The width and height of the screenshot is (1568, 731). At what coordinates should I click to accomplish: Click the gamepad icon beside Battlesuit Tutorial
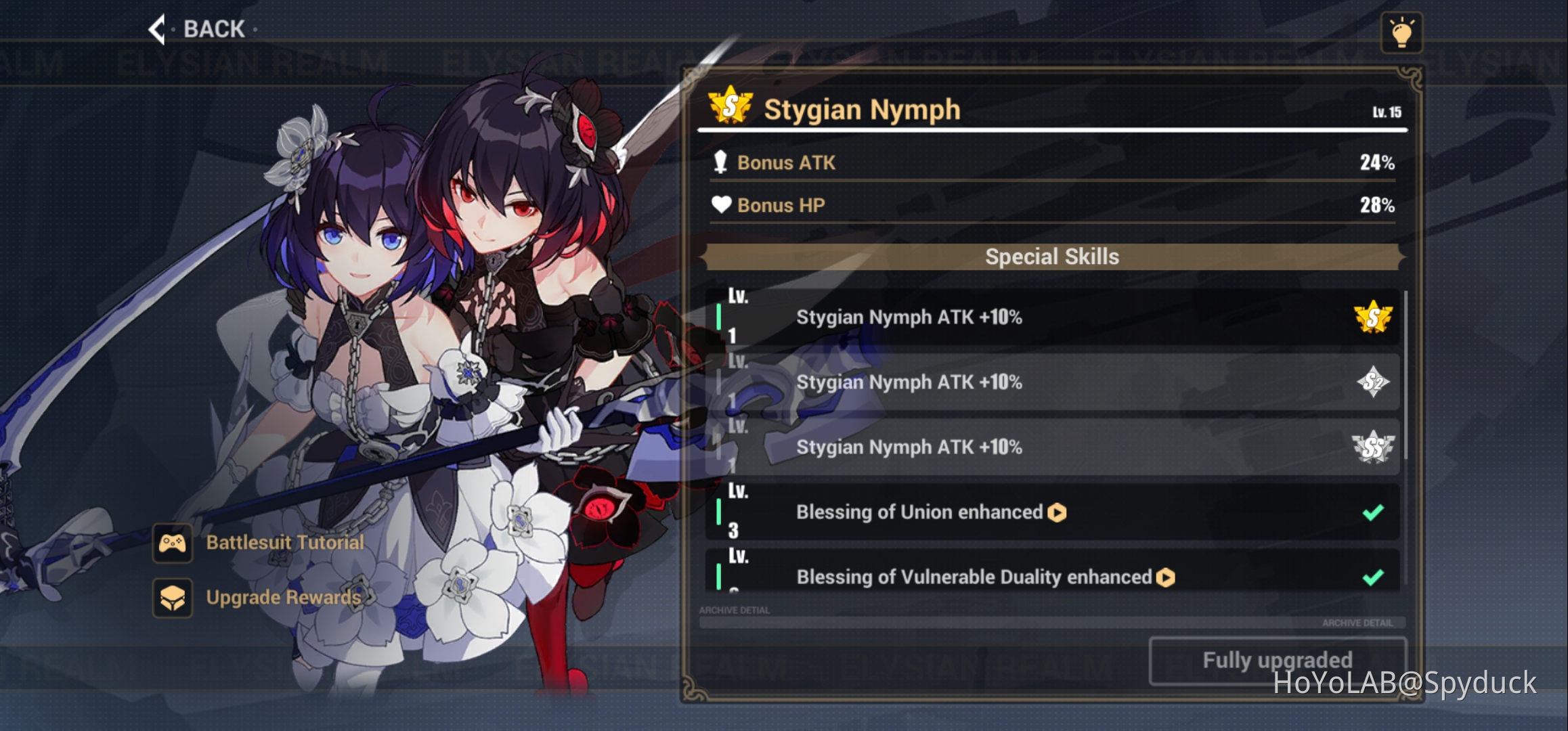click(173, 541)
